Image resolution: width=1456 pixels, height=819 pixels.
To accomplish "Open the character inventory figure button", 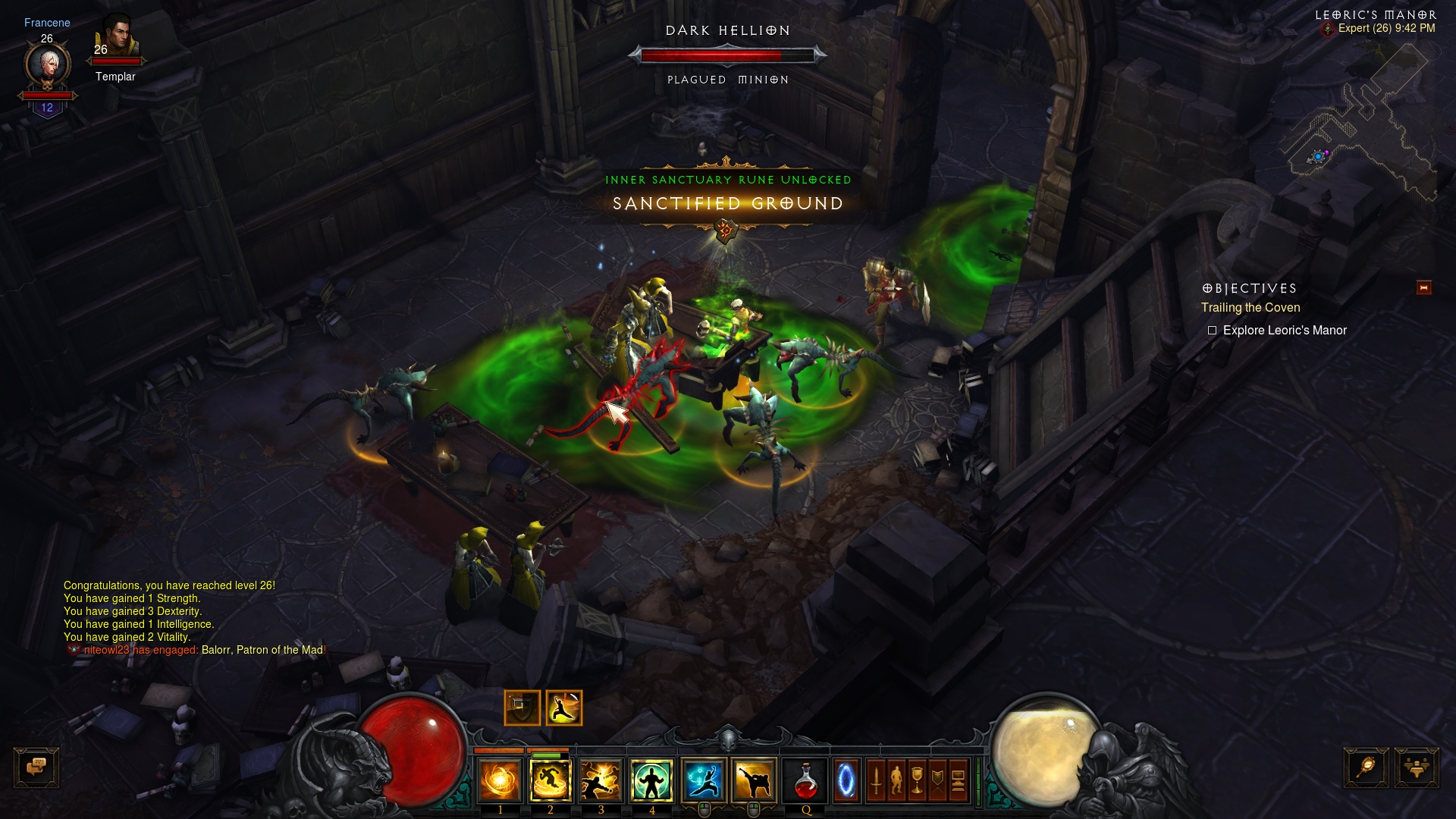I will point(896,781).
